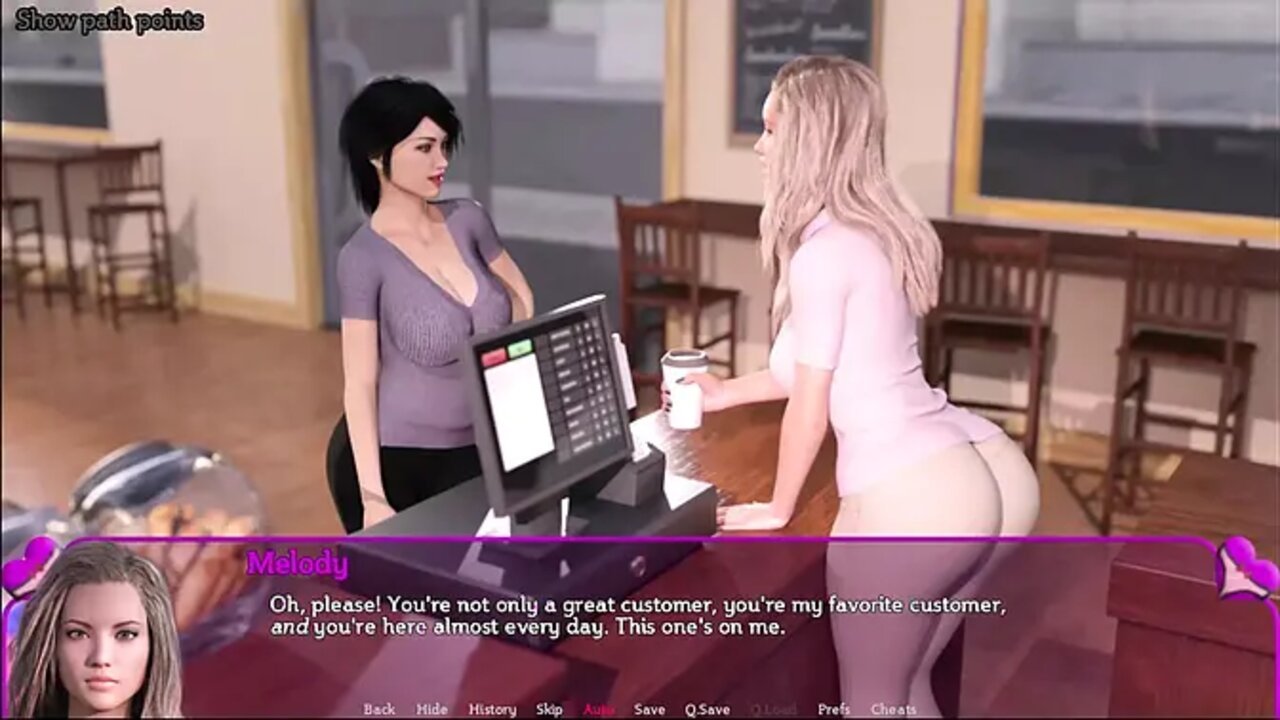Image resolution: width=1280 pixels, height=720 pixels.
Task: Click the Show path points button
Action: point(110,20)
